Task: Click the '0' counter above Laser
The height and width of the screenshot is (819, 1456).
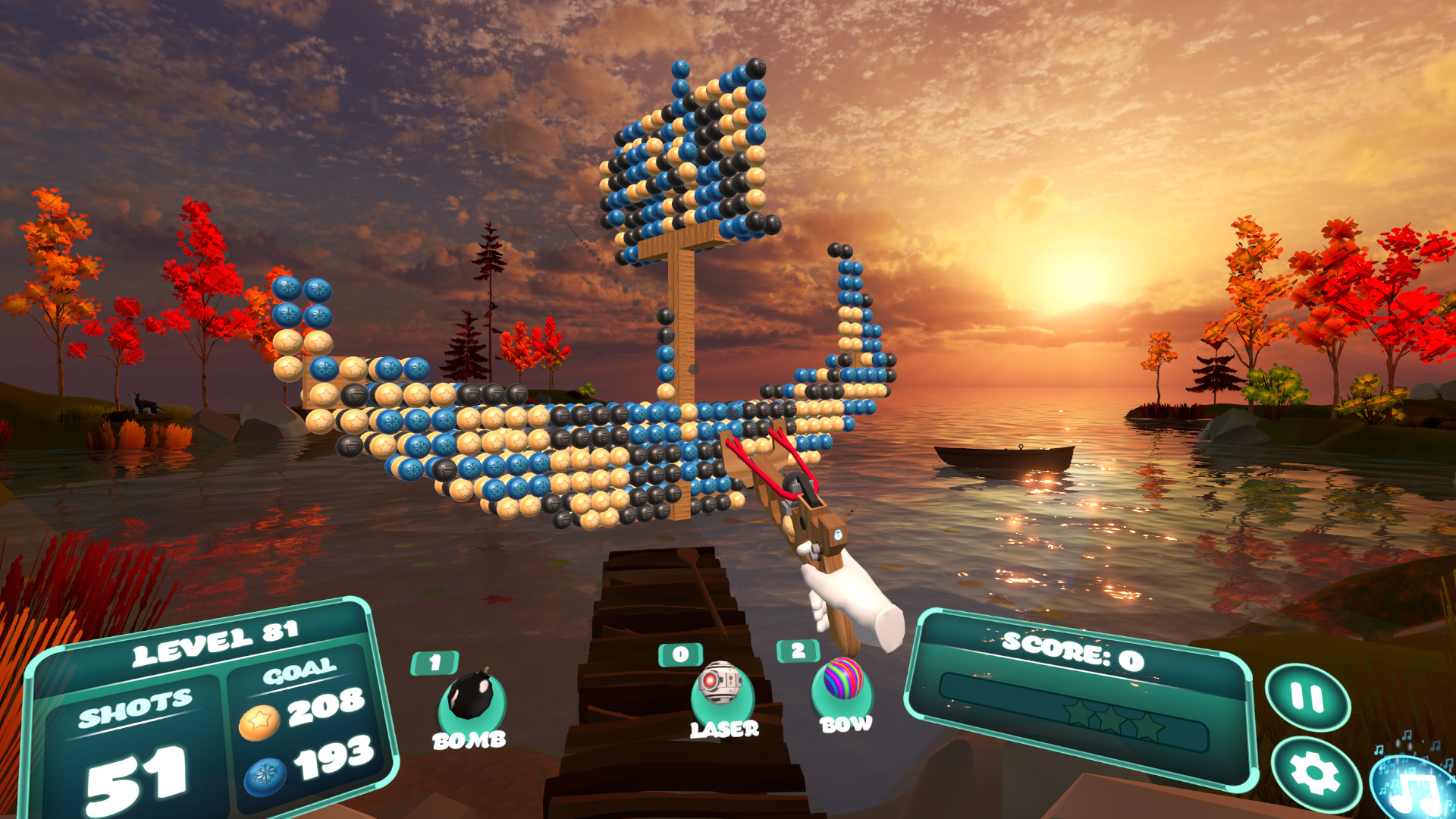Action: coord(680,654)
